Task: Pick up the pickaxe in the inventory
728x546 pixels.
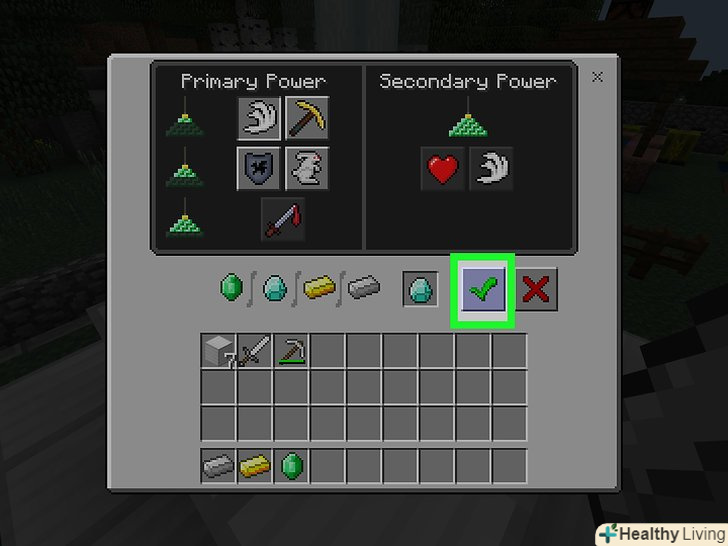Action: pyautogui.click(x=291, y=352)
